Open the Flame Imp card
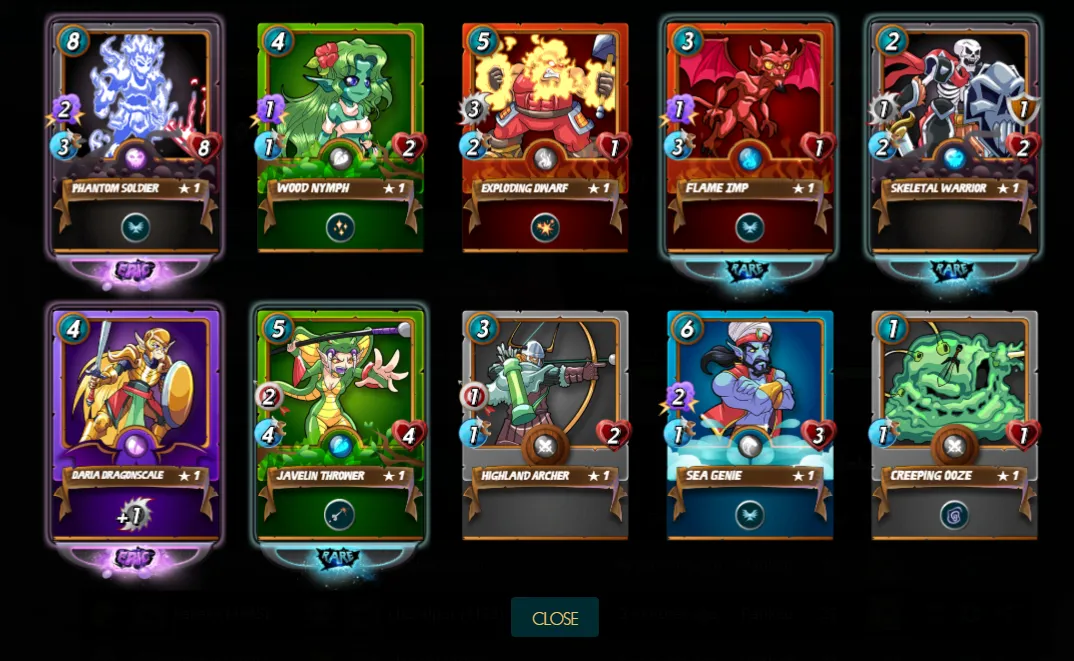Viewport: 1074px width, 661px height. [750, 140]
